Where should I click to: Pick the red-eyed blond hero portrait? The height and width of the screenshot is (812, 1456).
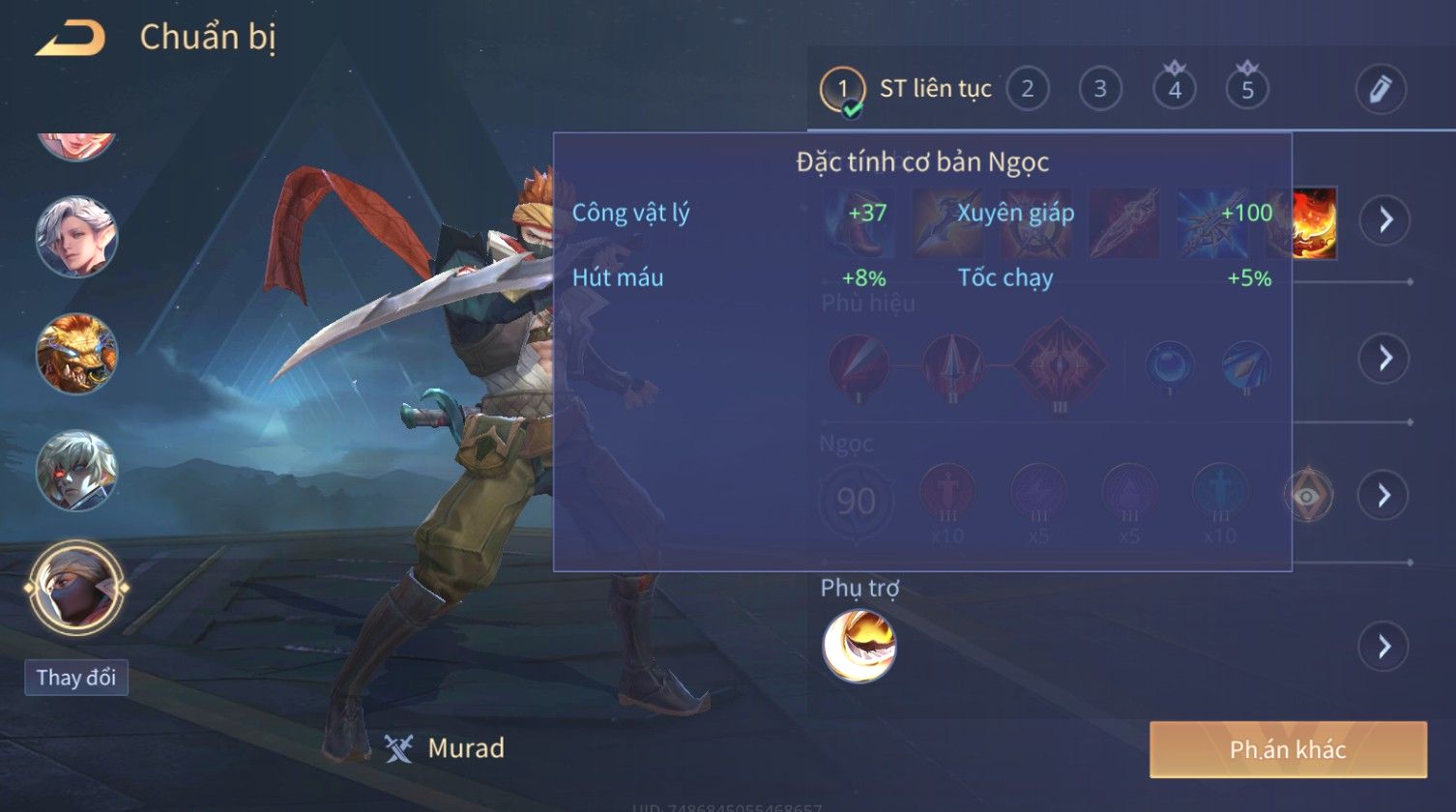[x=76, y=471]
